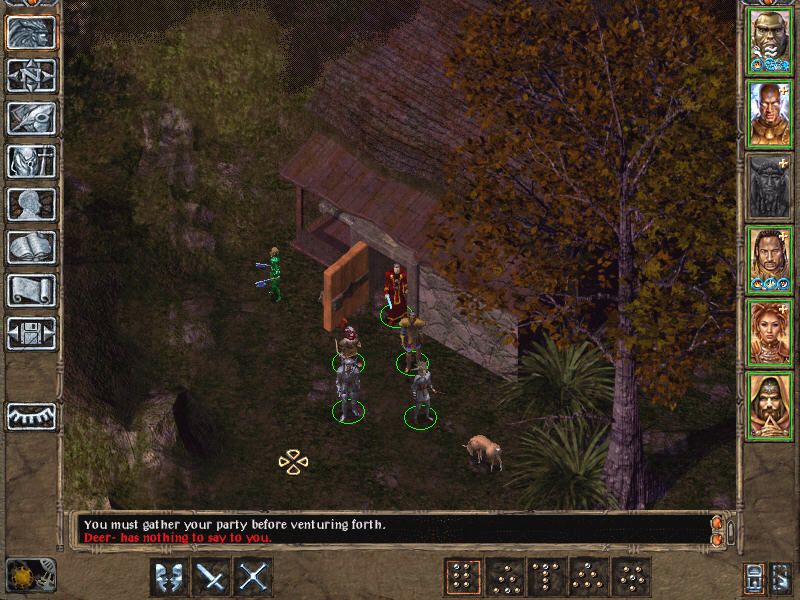
Task: Rest the party with the closed-eye button
Action: pyautogui.click(x=31, y=415)
